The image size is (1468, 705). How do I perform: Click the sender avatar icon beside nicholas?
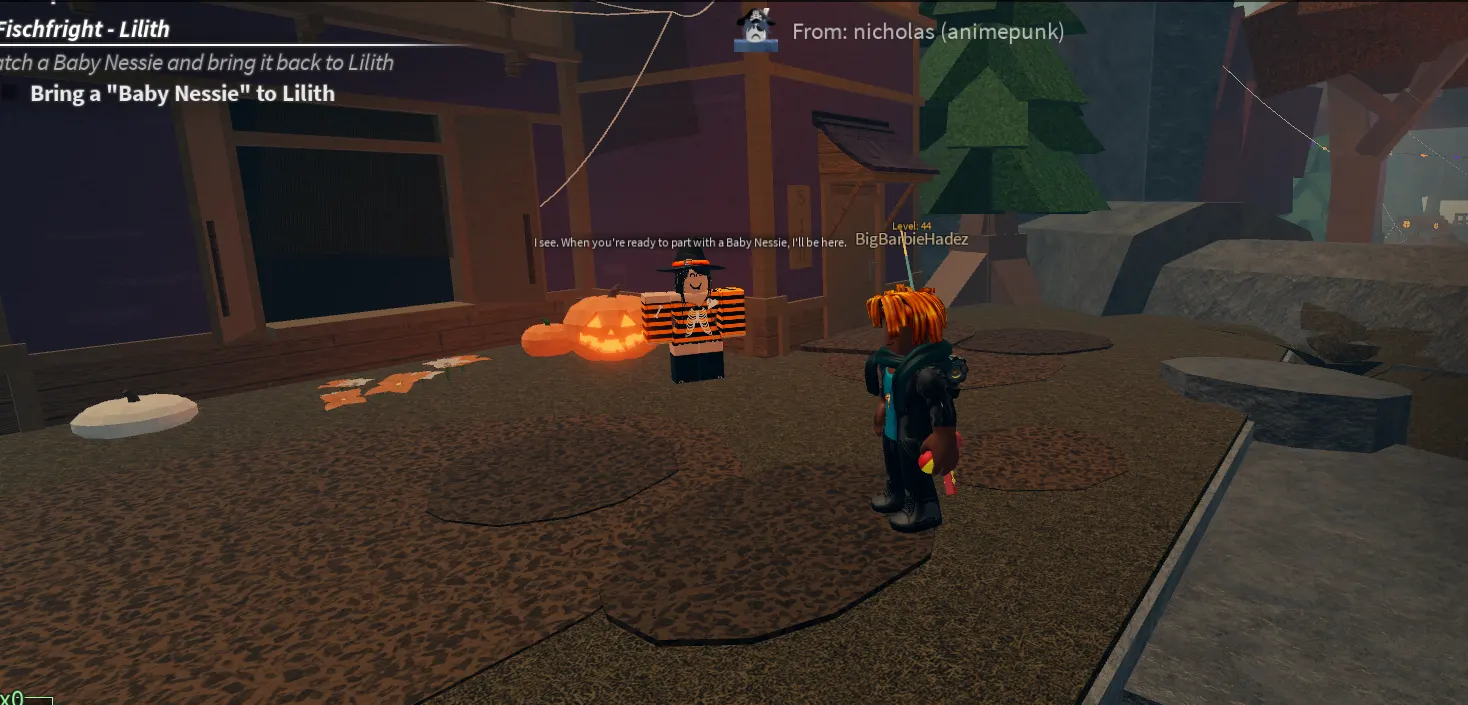pyautogui.click(x=756, y=31)
